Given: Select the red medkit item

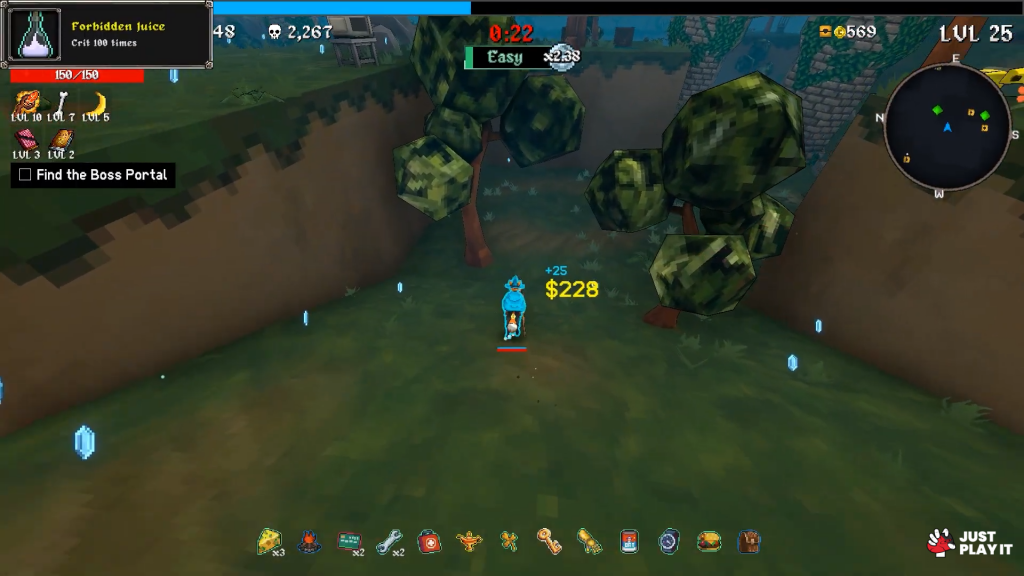Looking at the screenshot, I should (x=428, y=541).
